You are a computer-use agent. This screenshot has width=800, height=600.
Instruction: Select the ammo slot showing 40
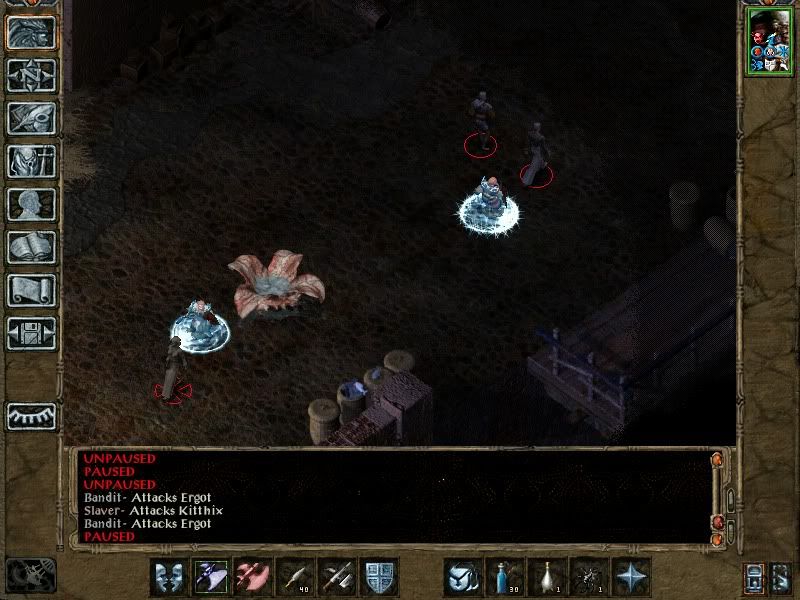click(x=296, y=577)
